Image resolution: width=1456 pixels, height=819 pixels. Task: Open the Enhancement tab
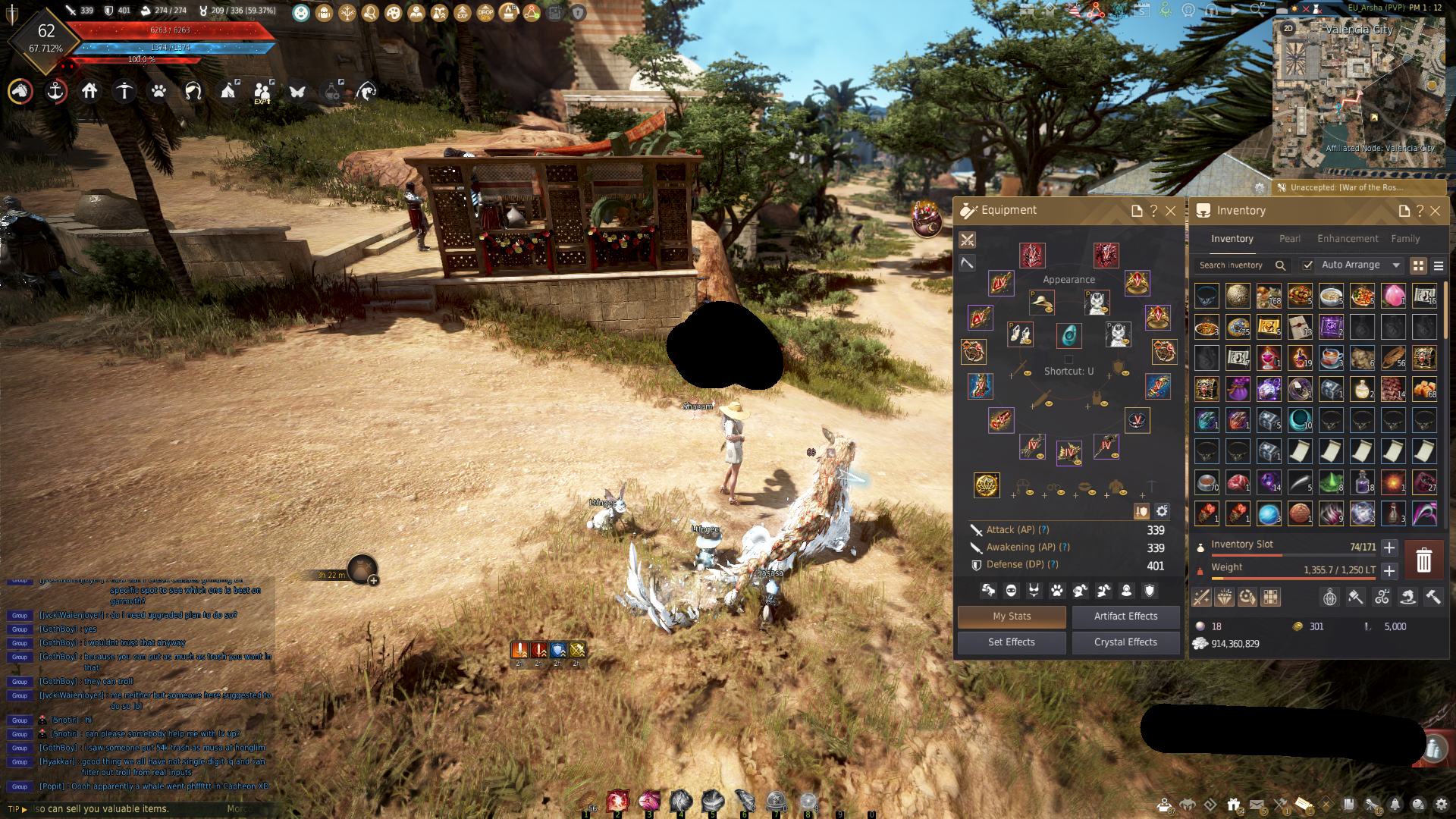point(1348,239)
